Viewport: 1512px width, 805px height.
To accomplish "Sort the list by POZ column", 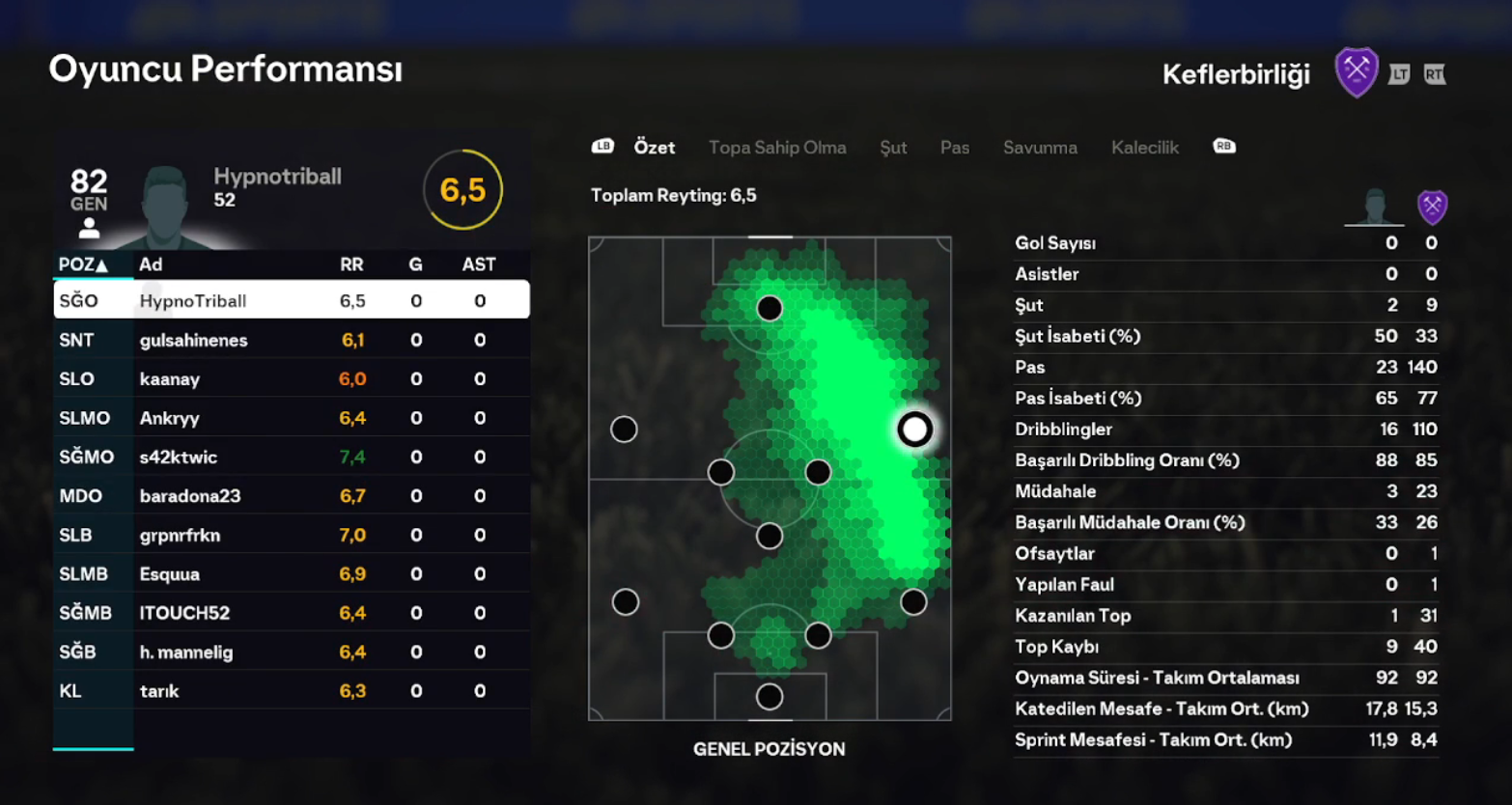I will 83,264.
